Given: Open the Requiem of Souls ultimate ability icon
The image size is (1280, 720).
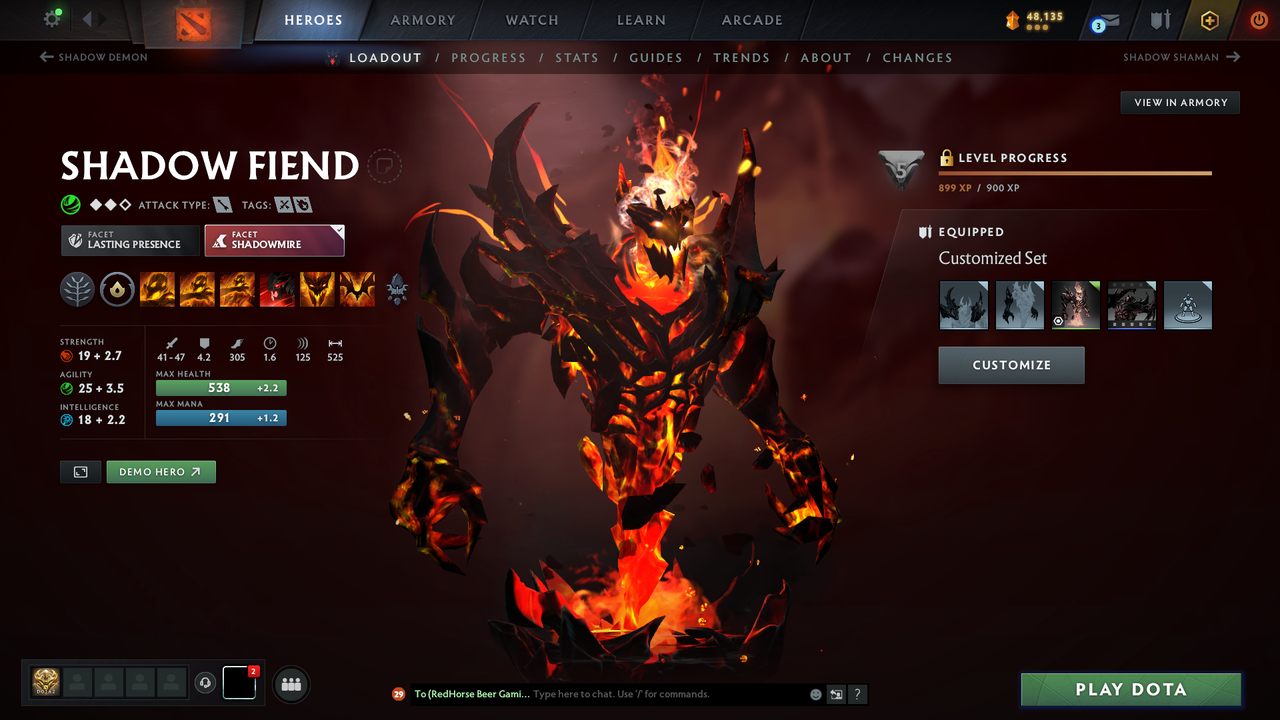Looking at the screenshot, I should pos(357,290).
